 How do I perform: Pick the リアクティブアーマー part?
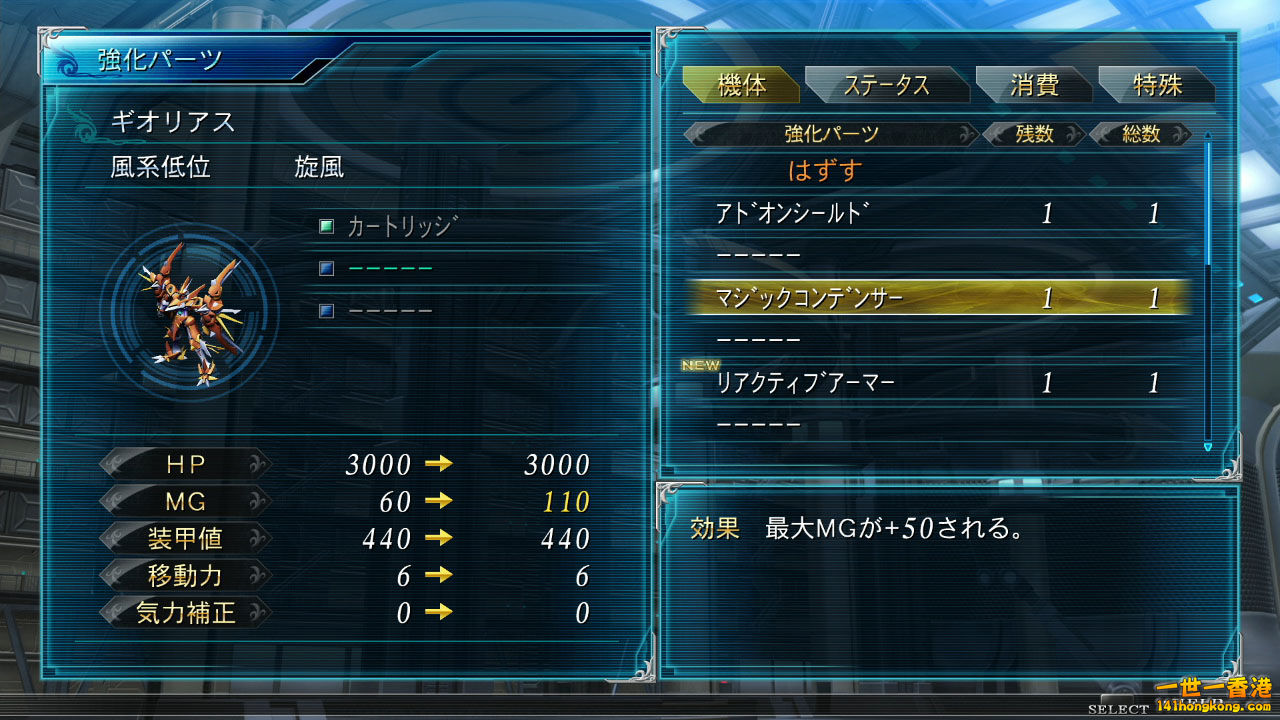(805, 383)
